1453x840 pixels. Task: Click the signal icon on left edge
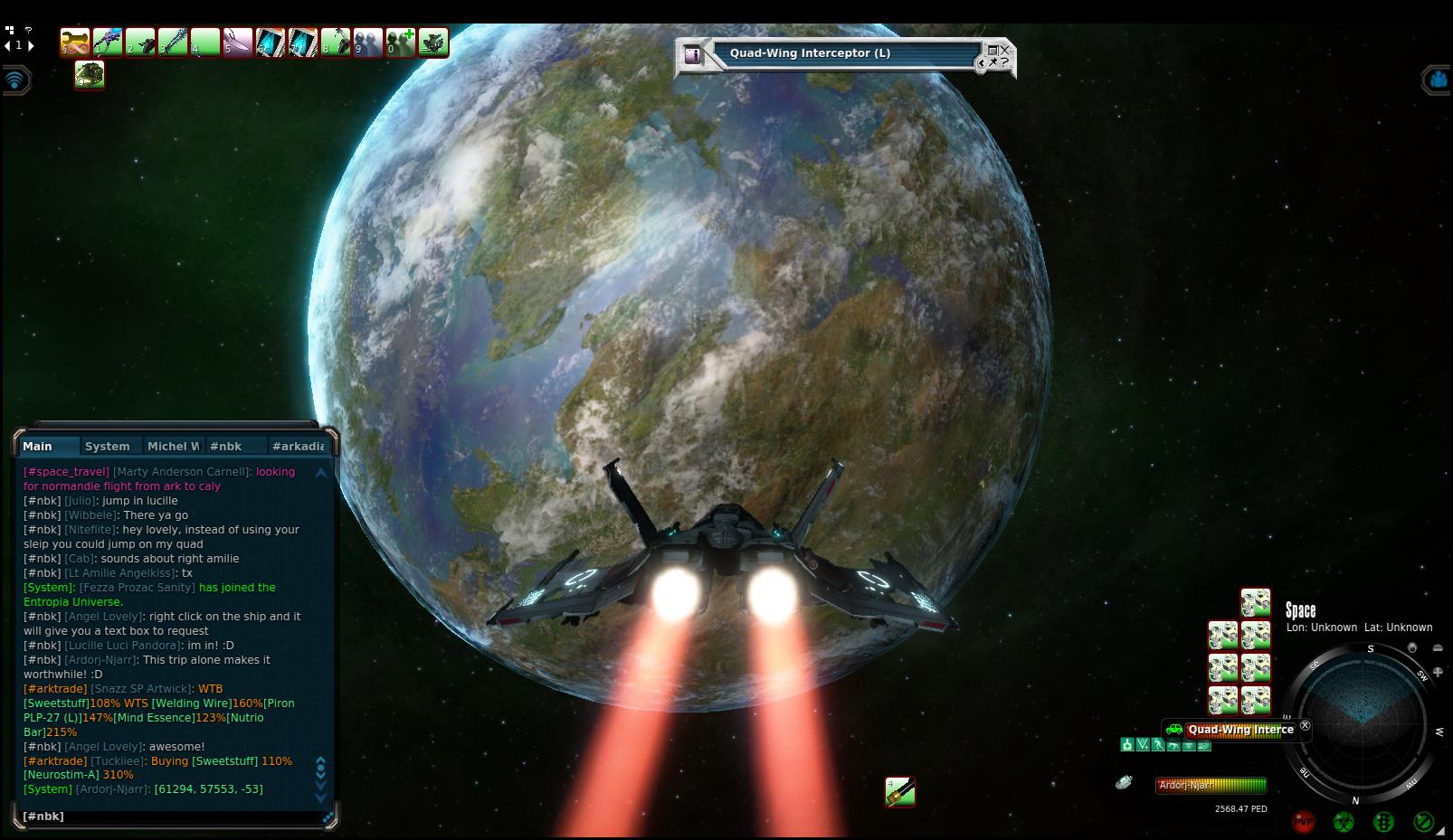coord(15,80)
